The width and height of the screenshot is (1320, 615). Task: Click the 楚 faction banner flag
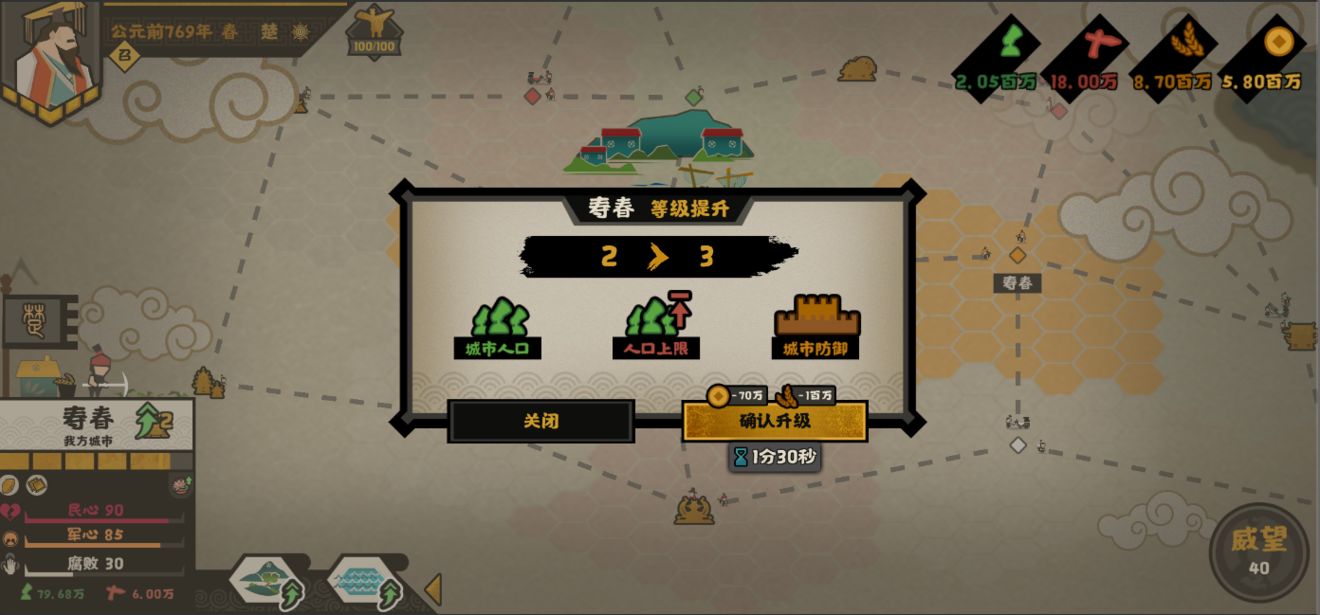[x=40, y=320]
